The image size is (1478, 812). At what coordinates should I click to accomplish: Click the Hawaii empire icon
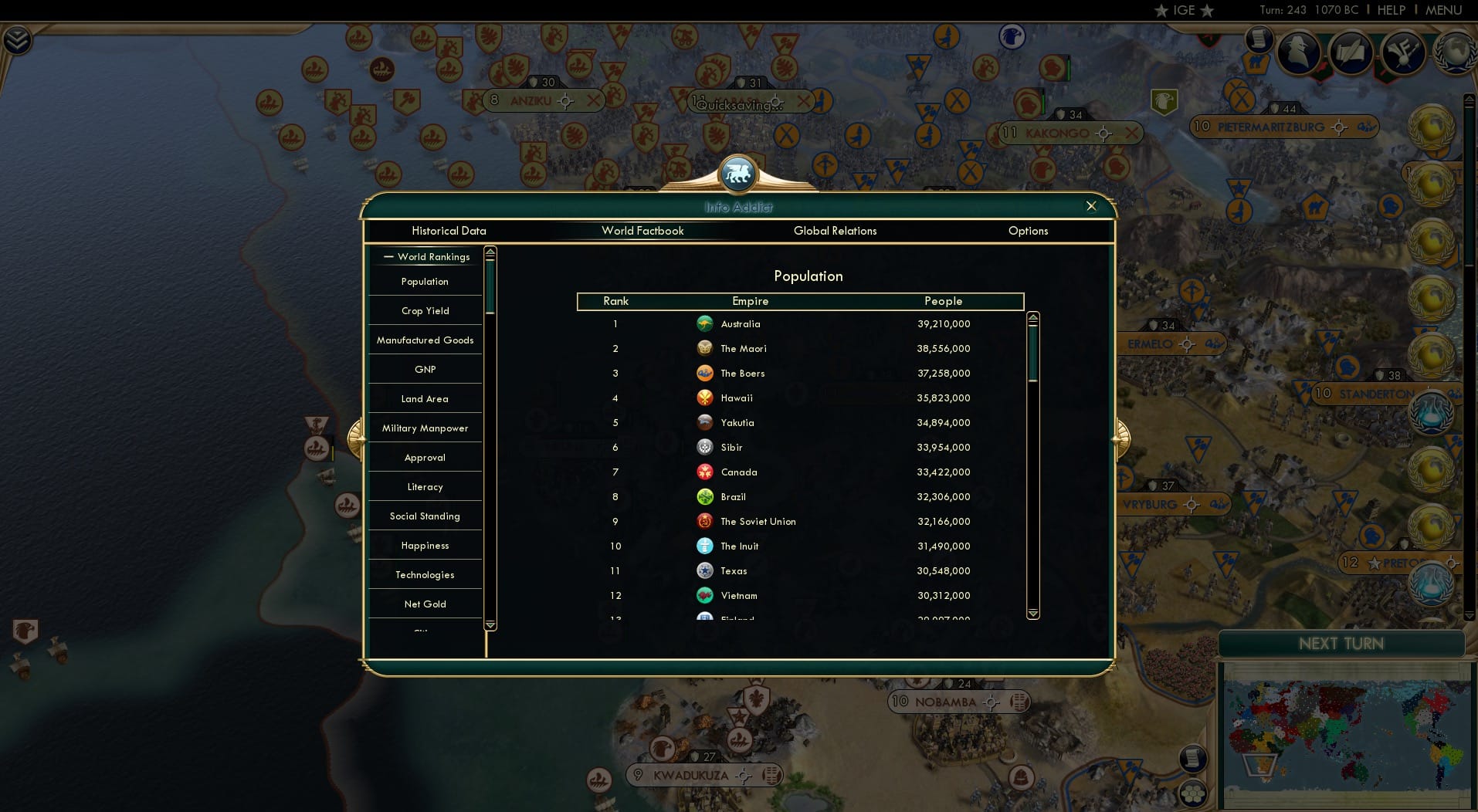click(x=706, y=398)
